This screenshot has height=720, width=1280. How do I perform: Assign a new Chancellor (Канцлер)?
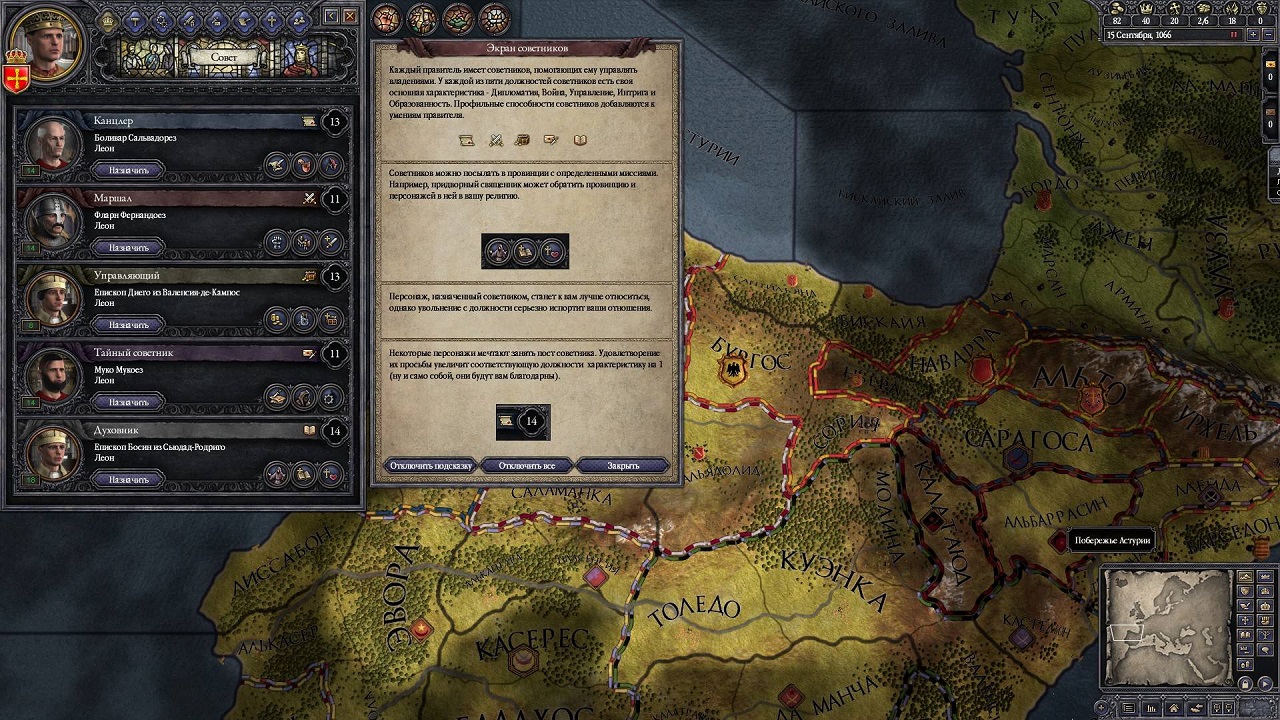point(128,170)
